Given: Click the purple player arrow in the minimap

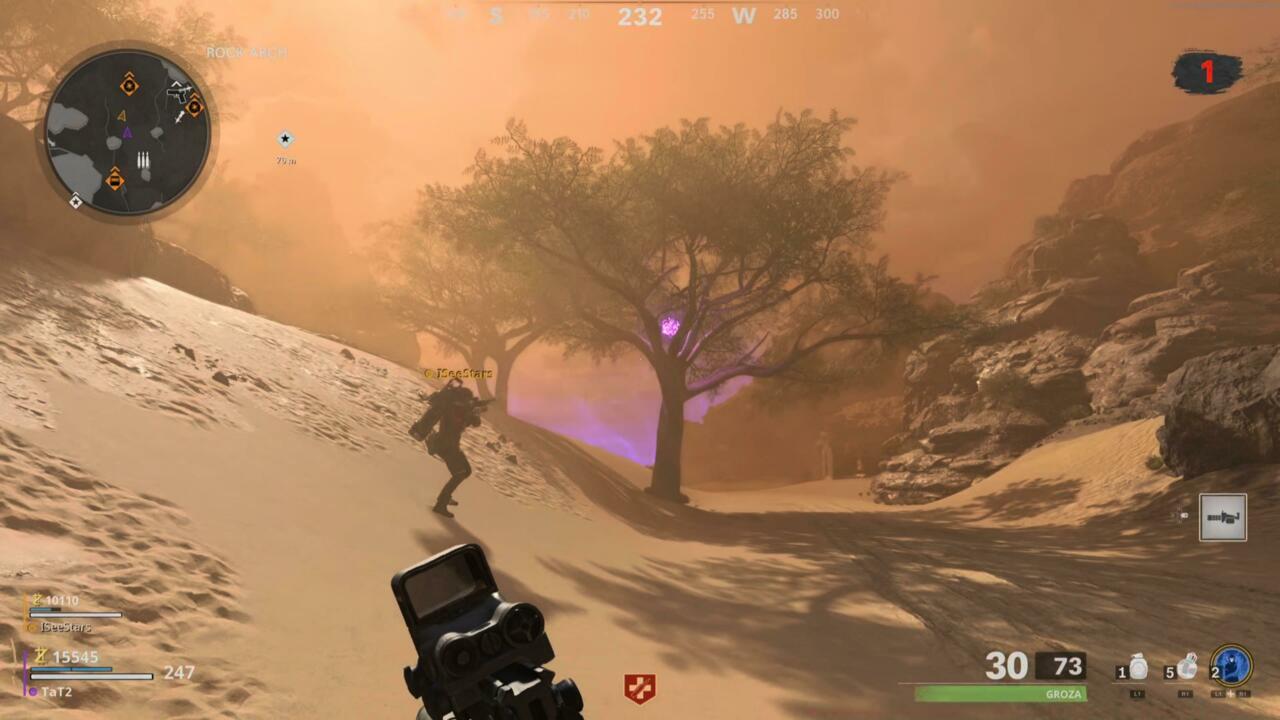Looking at the screenshot, I should click(x=127, y=133).
